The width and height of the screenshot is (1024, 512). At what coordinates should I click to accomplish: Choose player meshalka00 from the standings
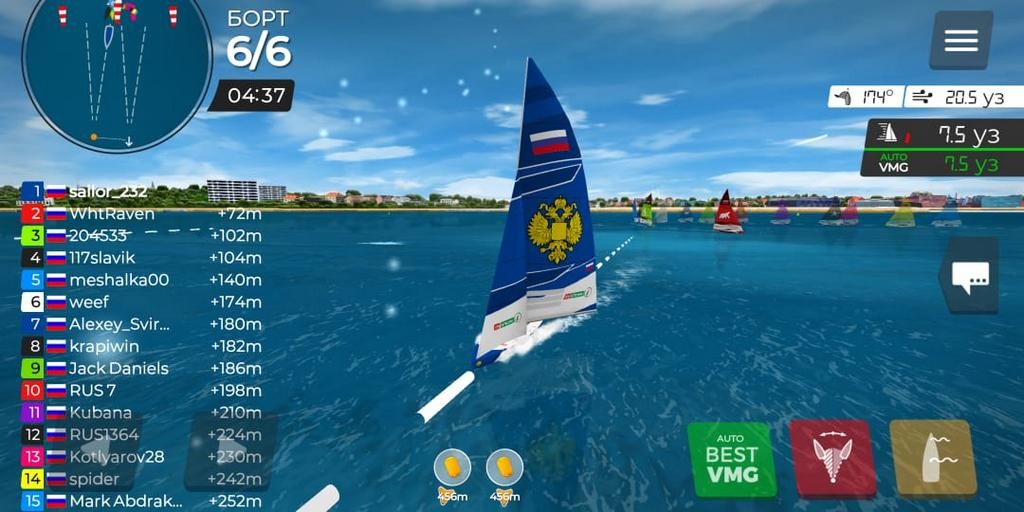point(119,280)
